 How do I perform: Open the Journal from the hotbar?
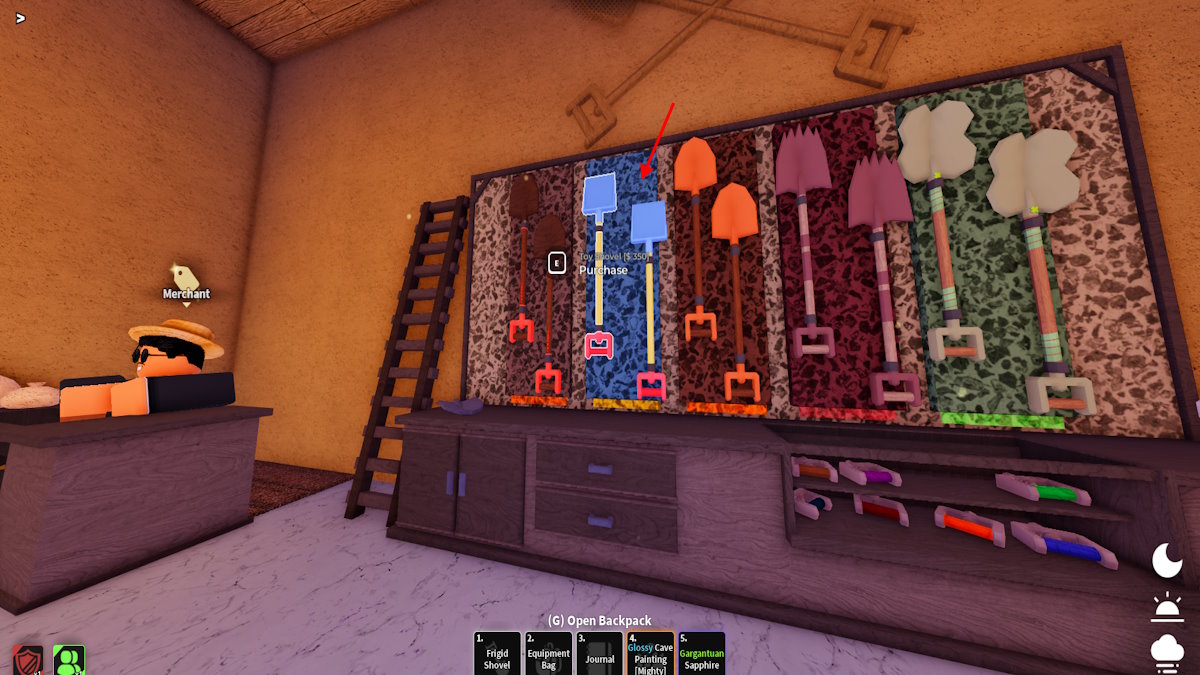pyautogui.click(x=599, y=653)
